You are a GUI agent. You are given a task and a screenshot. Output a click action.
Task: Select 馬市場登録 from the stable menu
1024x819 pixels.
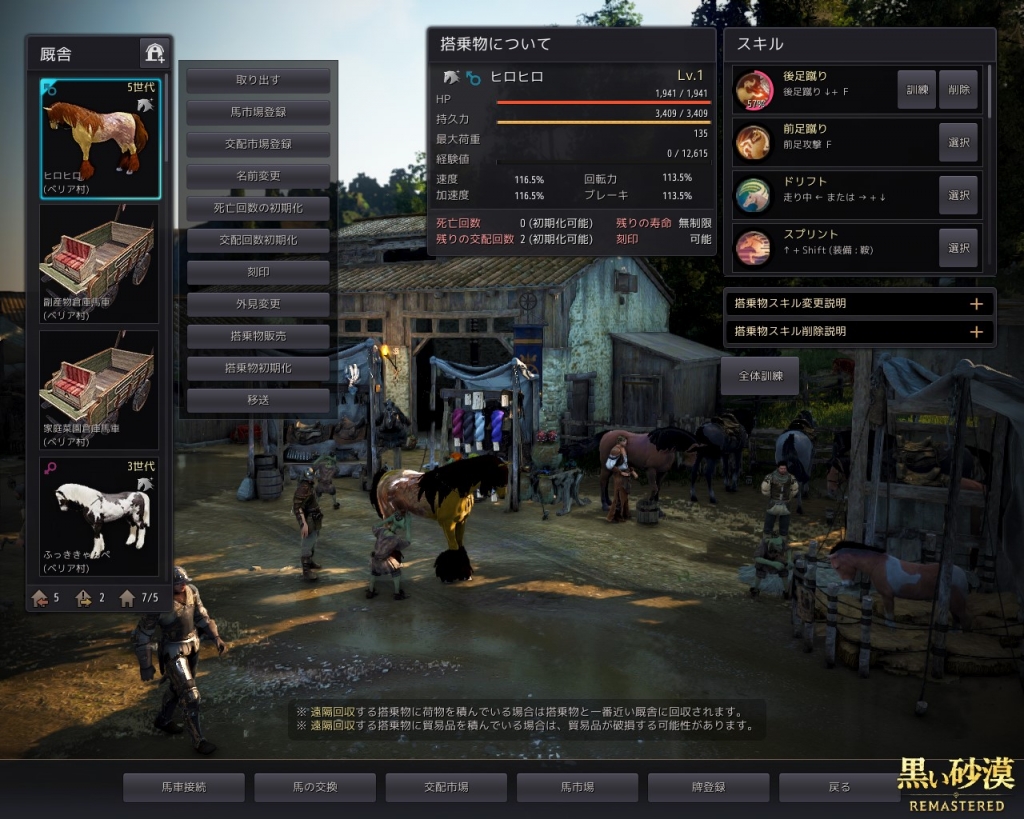258,112
